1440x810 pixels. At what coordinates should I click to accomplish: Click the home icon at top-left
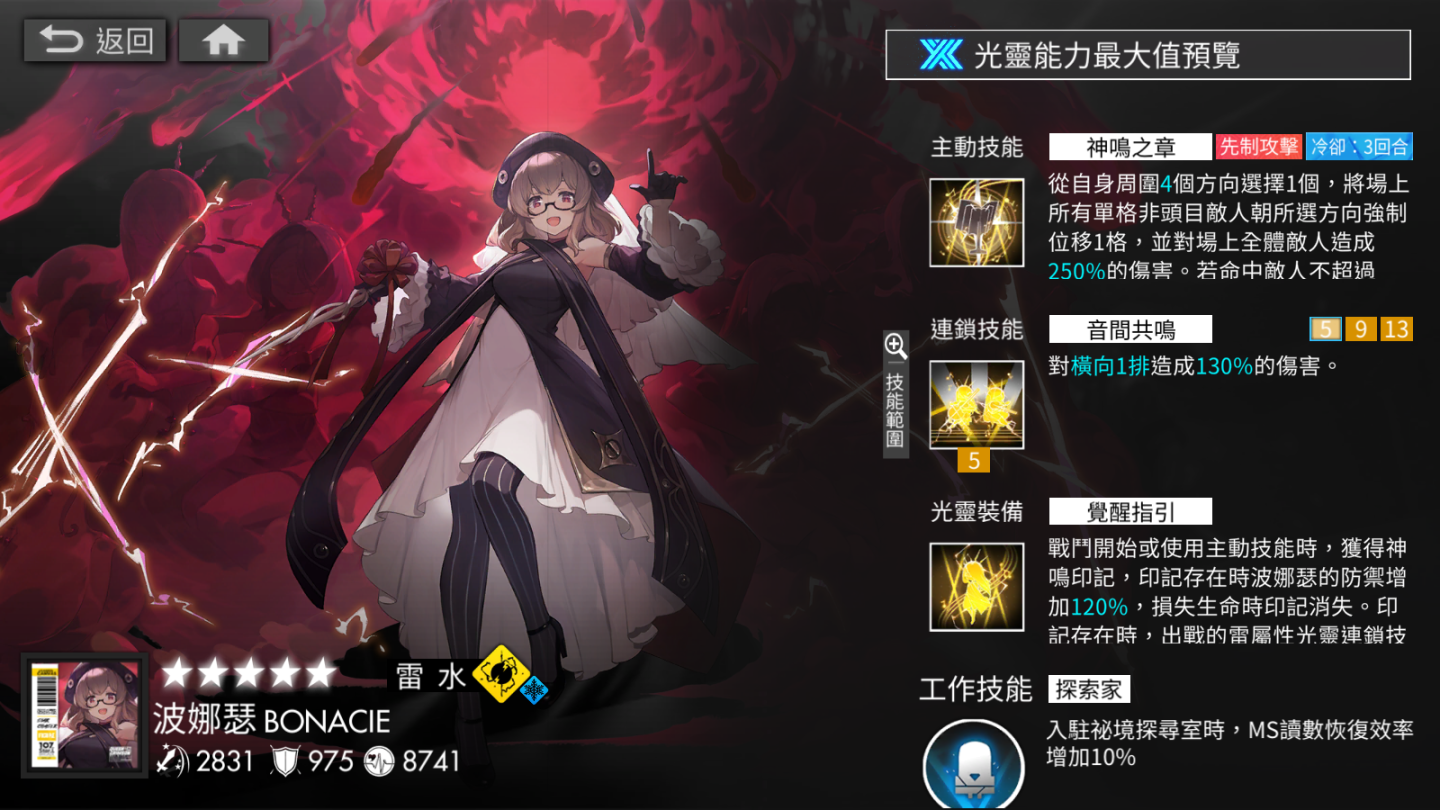pos(222,40)
